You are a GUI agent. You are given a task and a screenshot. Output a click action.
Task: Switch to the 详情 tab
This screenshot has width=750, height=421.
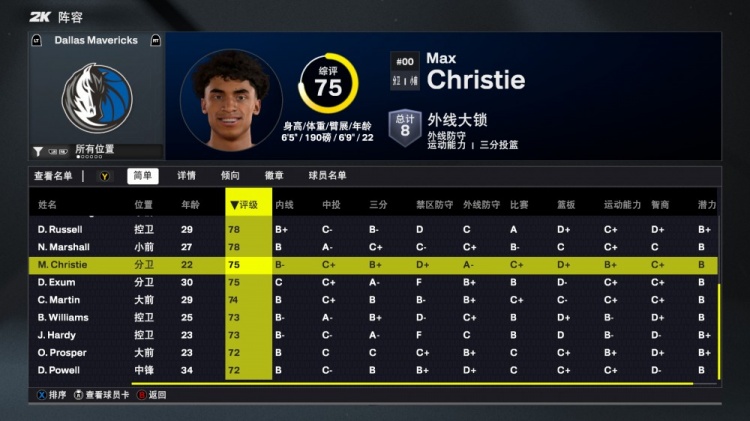tap(186, 176)
